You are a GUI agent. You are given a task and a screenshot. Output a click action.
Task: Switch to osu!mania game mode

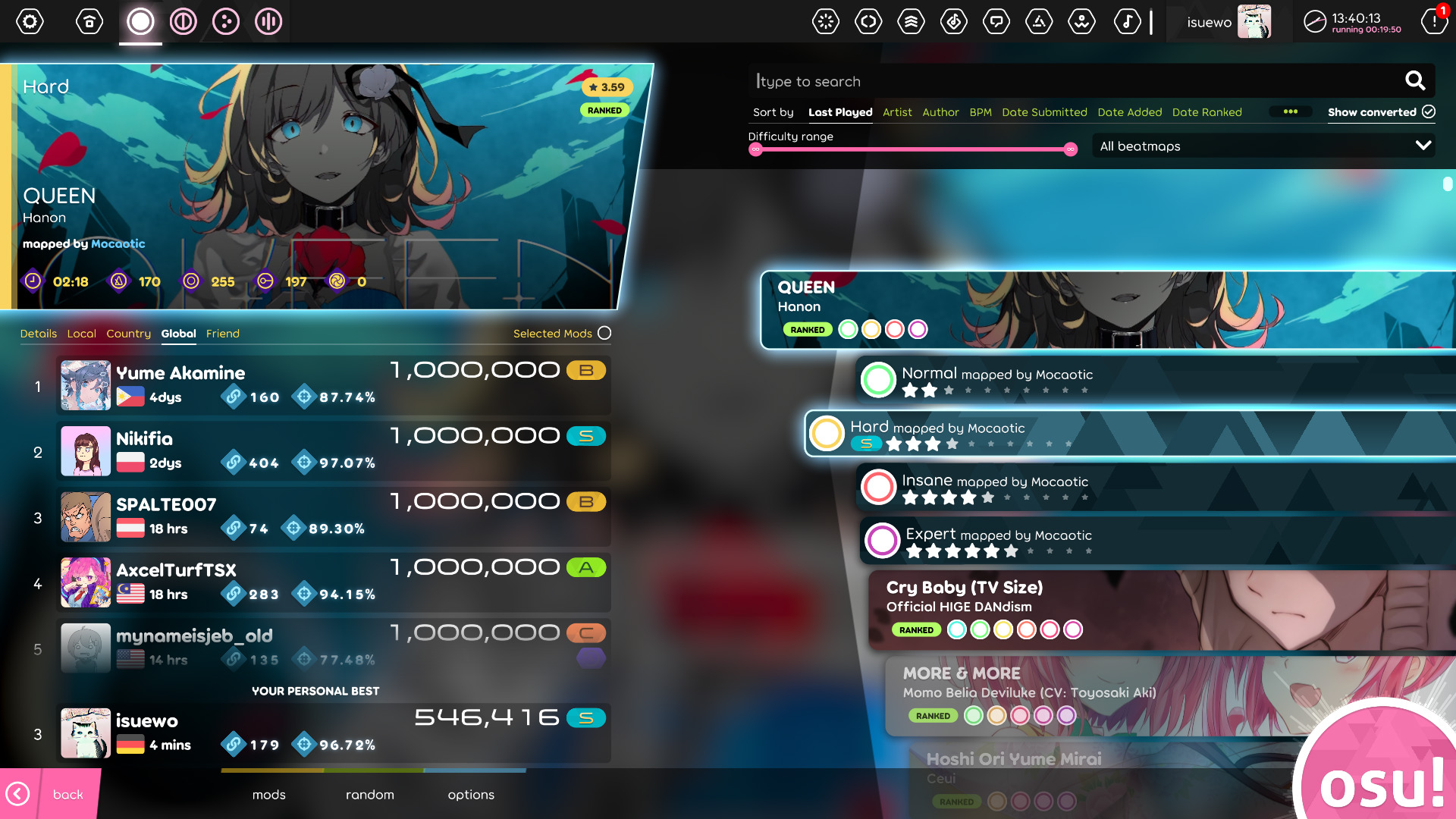(267, 22)
